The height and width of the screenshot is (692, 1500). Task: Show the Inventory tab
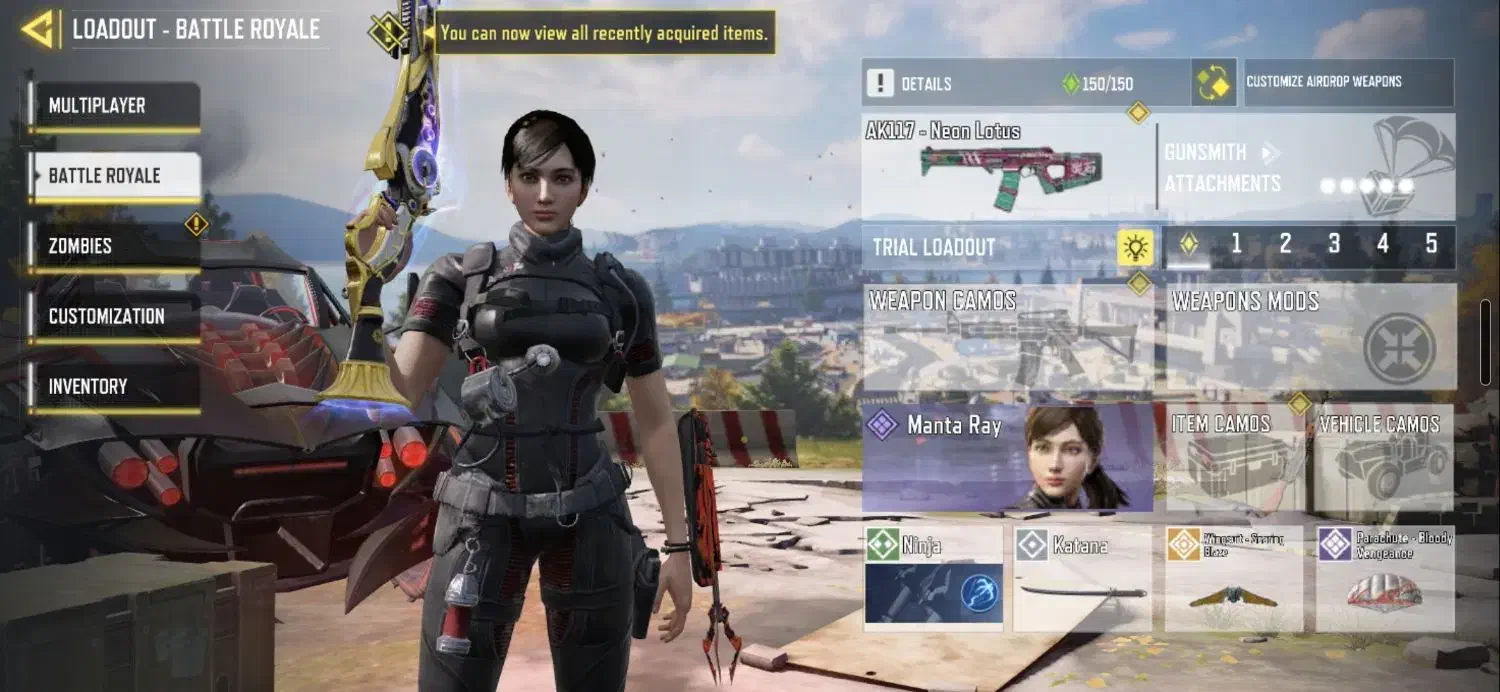(x=114, y=386)
